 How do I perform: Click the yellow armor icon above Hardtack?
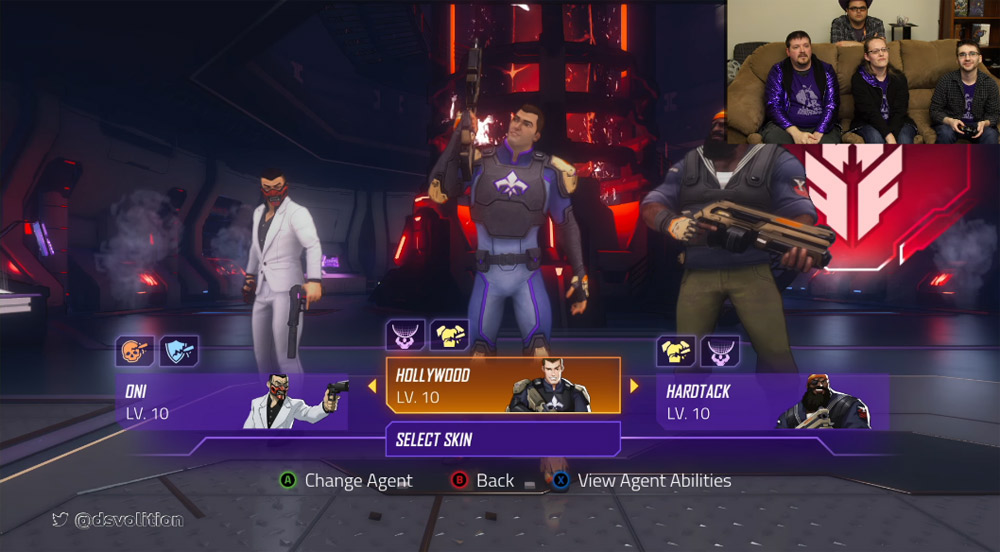[676, 351]
